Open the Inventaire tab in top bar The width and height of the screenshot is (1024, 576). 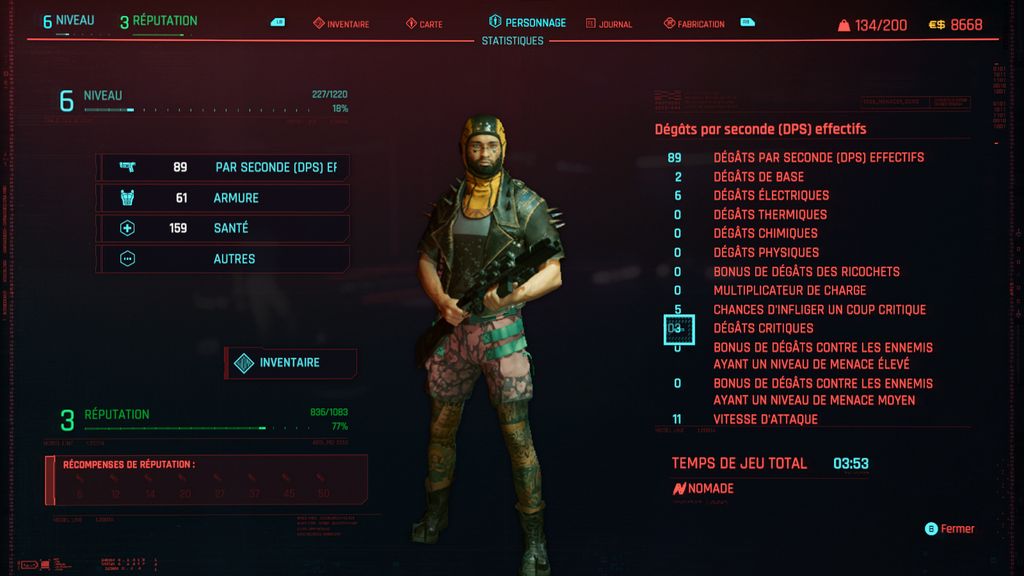point(341,24)
